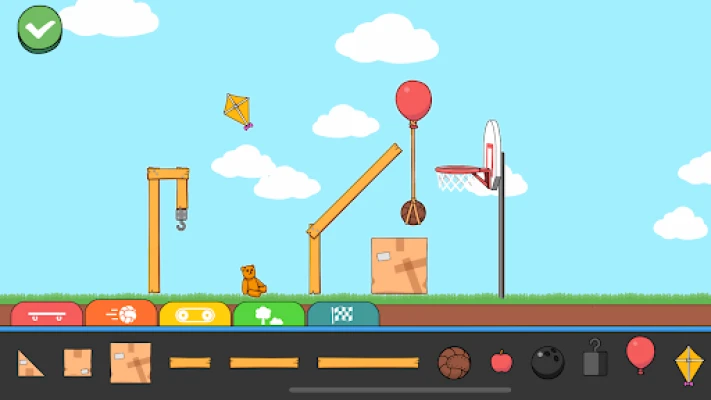Choose the red apple item
Image resolution: width=711 pixels, height=400 pixels.
[502, 361]
